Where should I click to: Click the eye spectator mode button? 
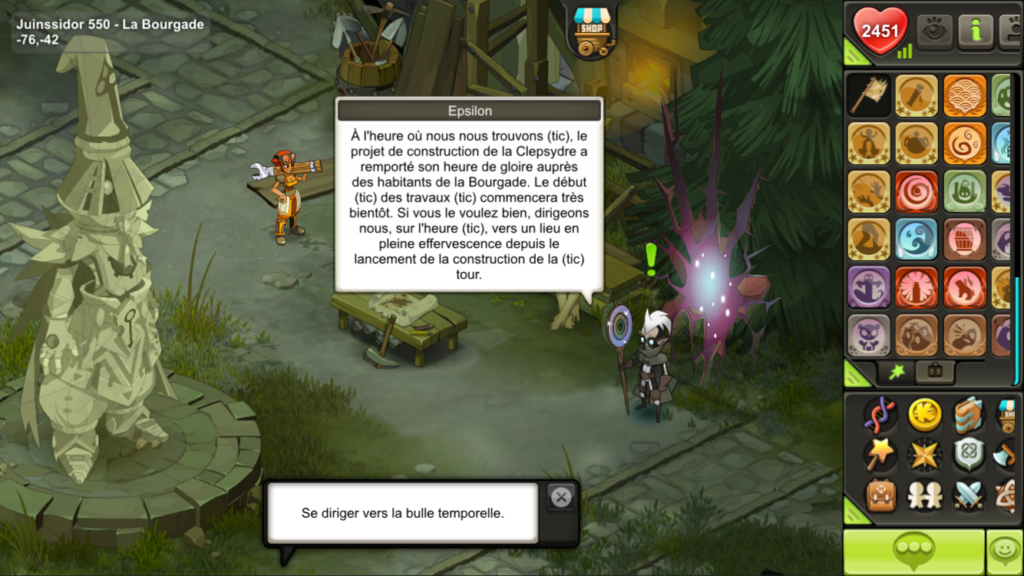[x=934, y=31]
